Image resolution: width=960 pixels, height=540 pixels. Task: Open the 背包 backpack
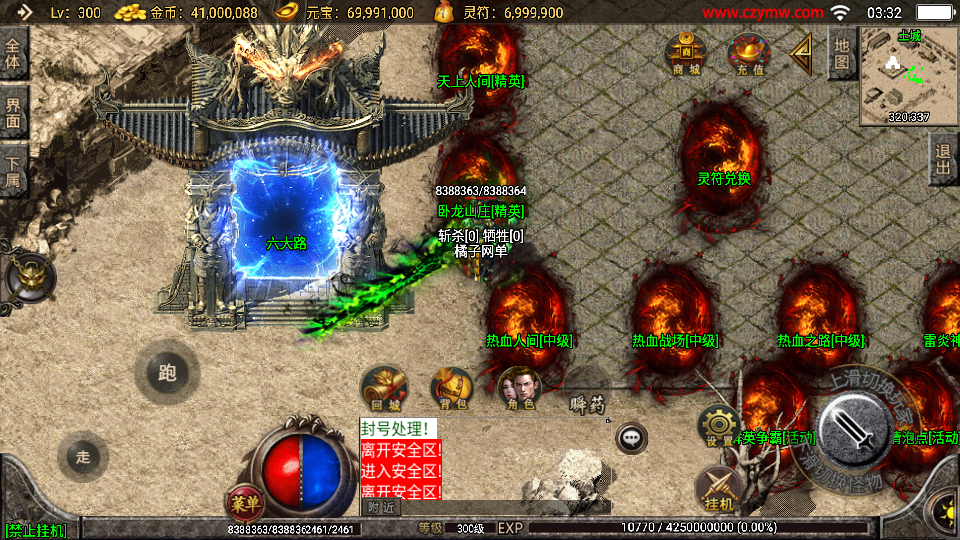point(452,388)
